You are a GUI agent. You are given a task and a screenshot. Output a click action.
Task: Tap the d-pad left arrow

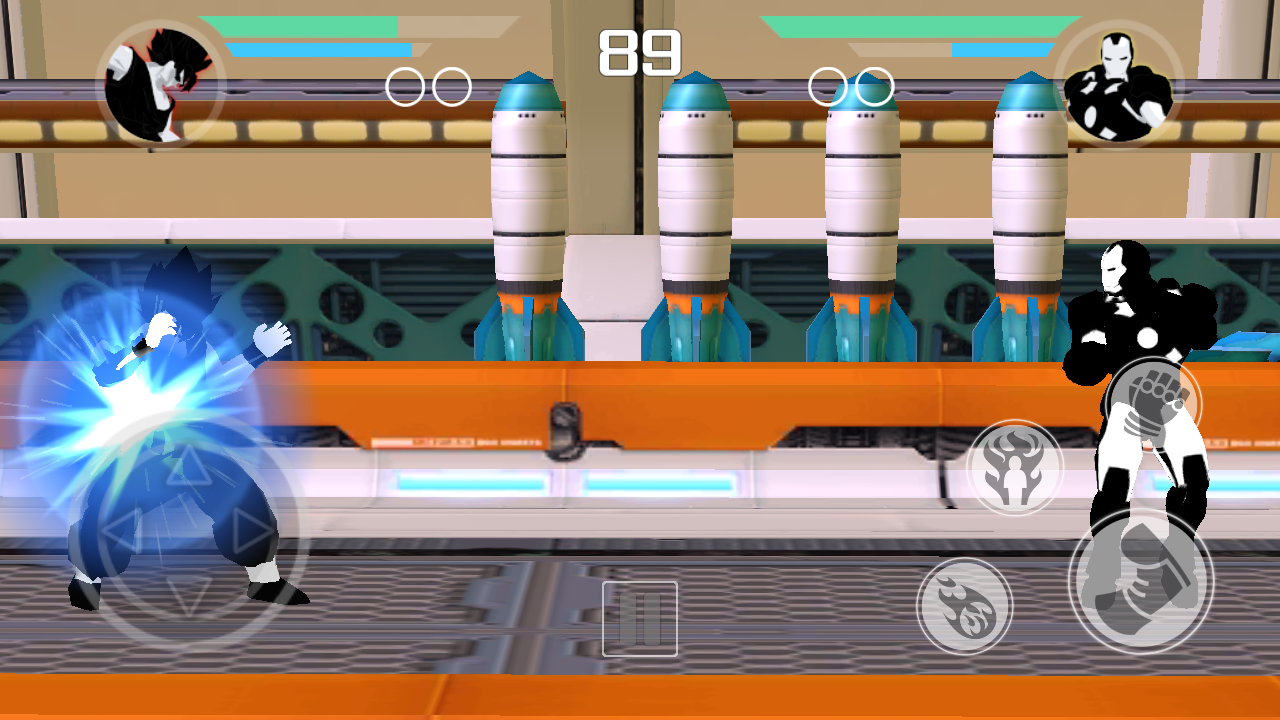point(122,531)
